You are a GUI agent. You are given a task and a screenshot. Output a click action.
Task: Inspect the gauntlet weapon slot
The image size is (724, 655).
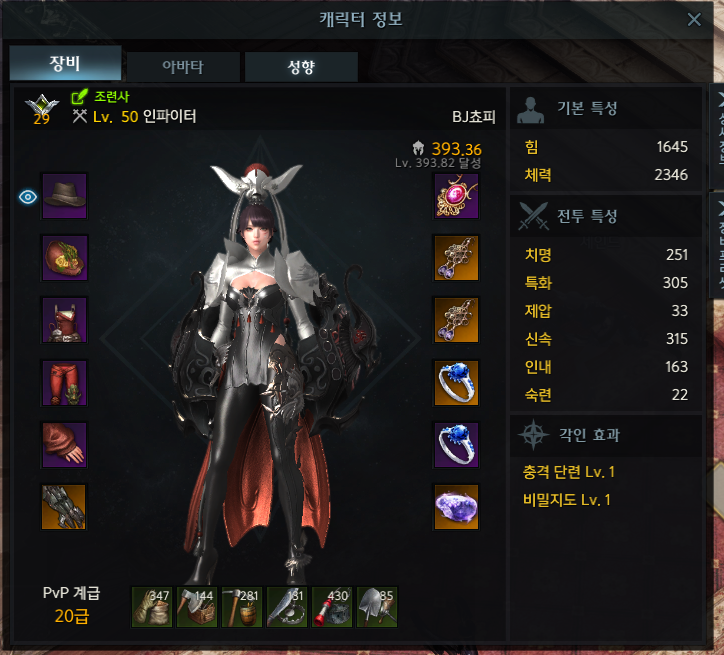65,506
